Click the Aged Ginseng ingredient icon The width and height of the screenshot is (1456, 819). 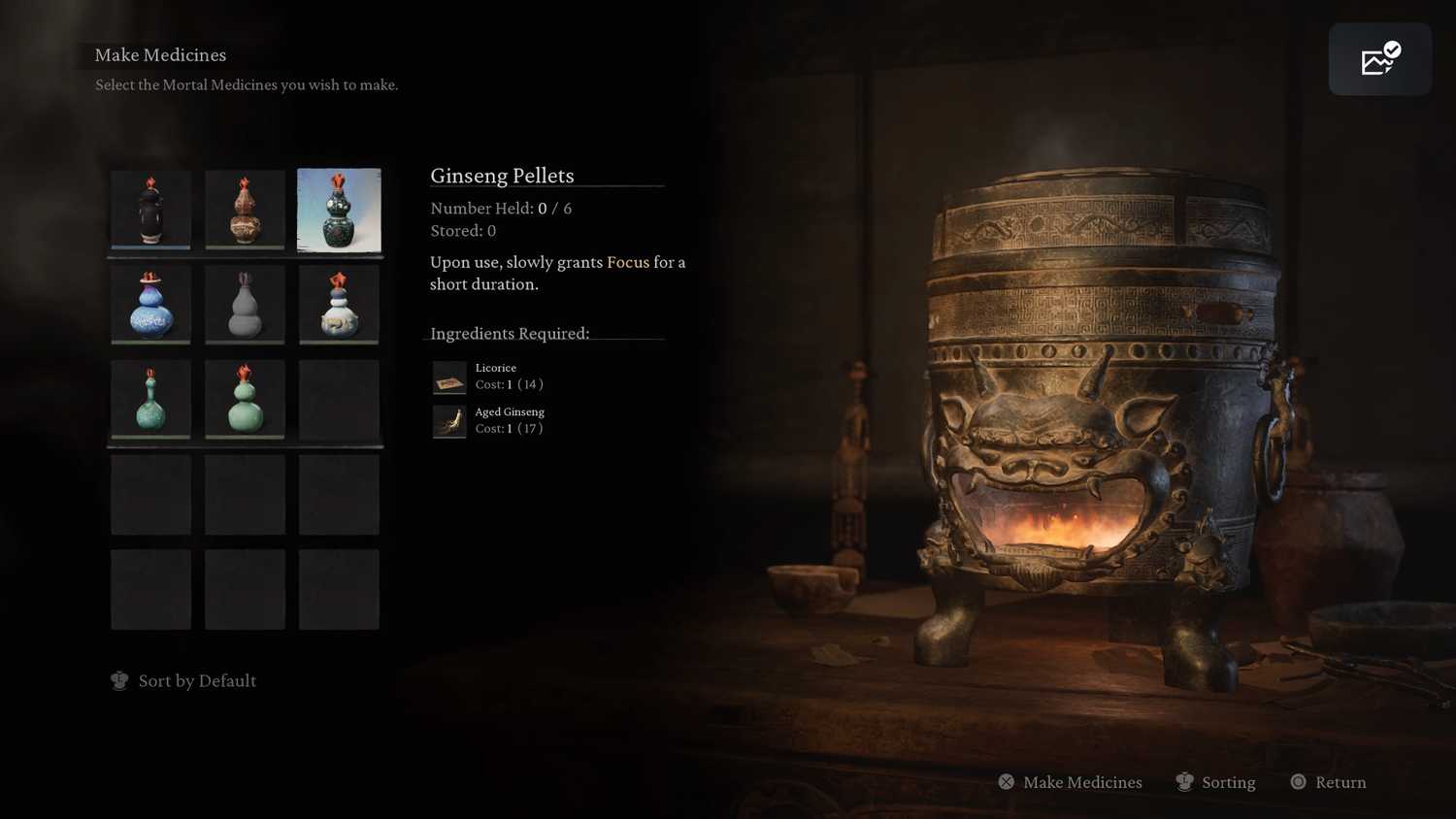click(x=449, y=421)
